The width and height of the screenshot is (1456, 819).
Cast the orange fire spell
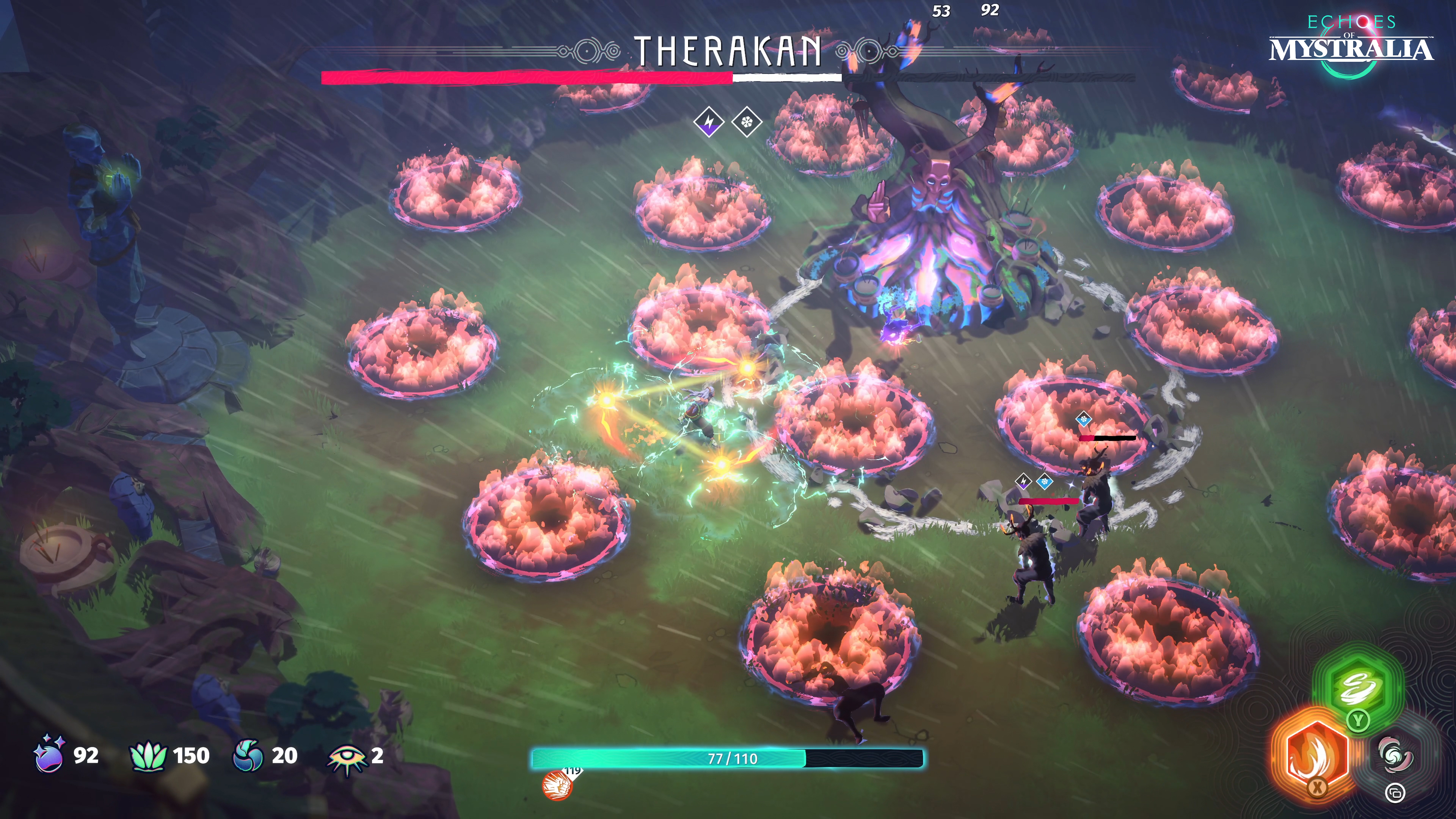1315,753
